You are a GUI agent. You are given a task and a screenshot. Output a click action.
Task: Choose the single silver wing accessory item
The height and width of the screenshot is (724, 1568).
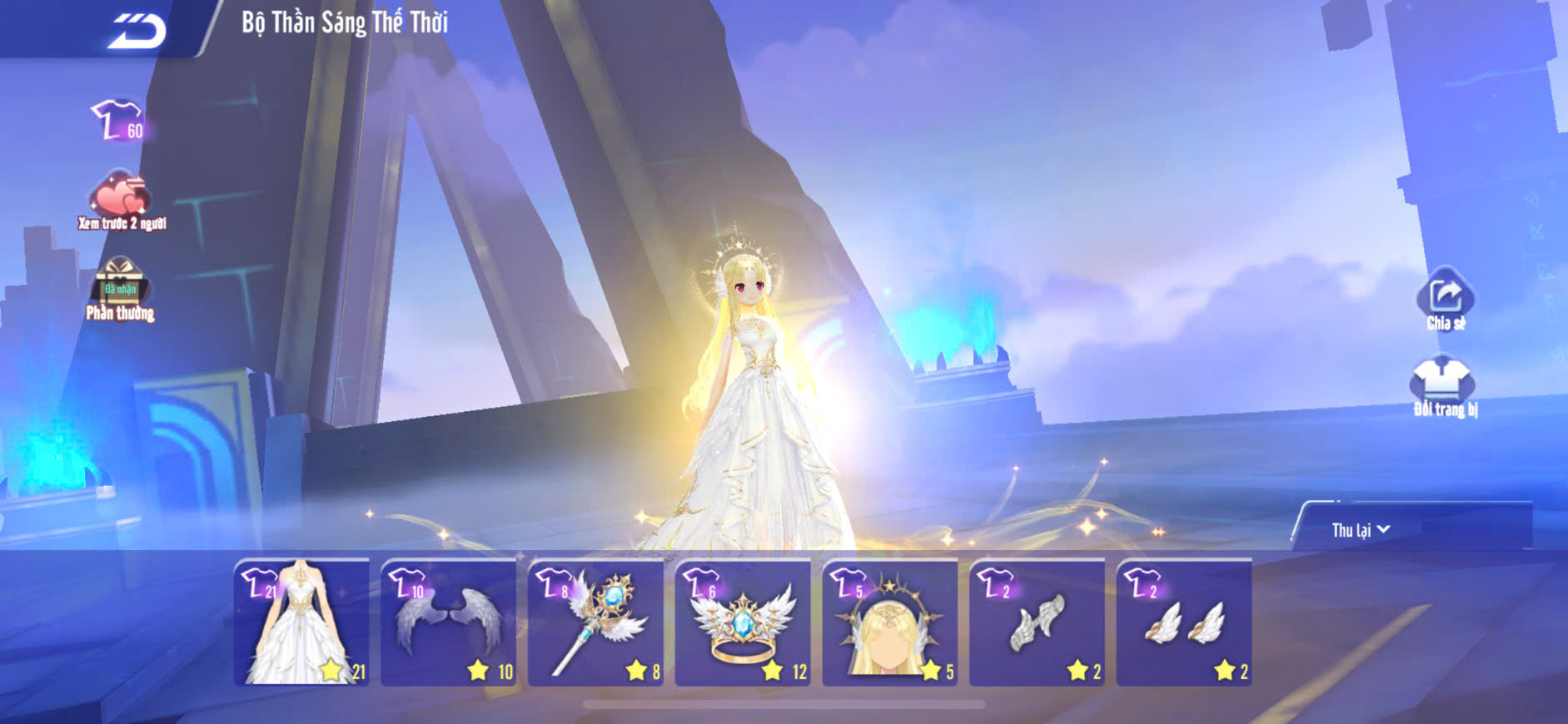pyautogui.click(x=1038, y=622)
